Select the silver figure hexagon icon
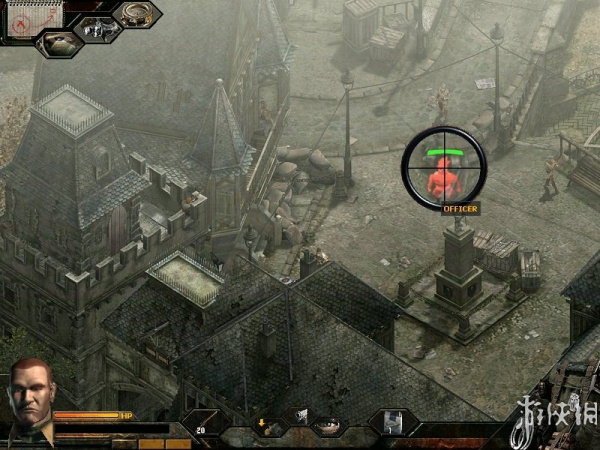The image size is (600, 450). tap(97, 30)
